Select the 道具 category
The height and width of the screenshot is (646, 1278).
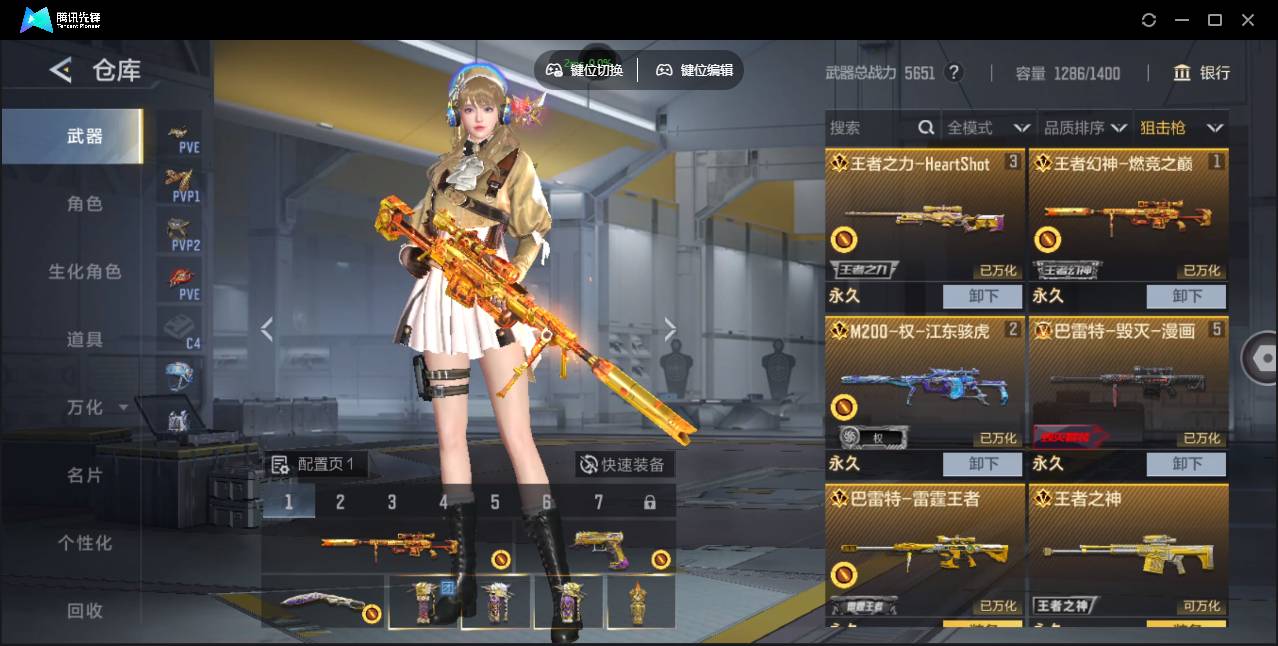tap(85, 340)
